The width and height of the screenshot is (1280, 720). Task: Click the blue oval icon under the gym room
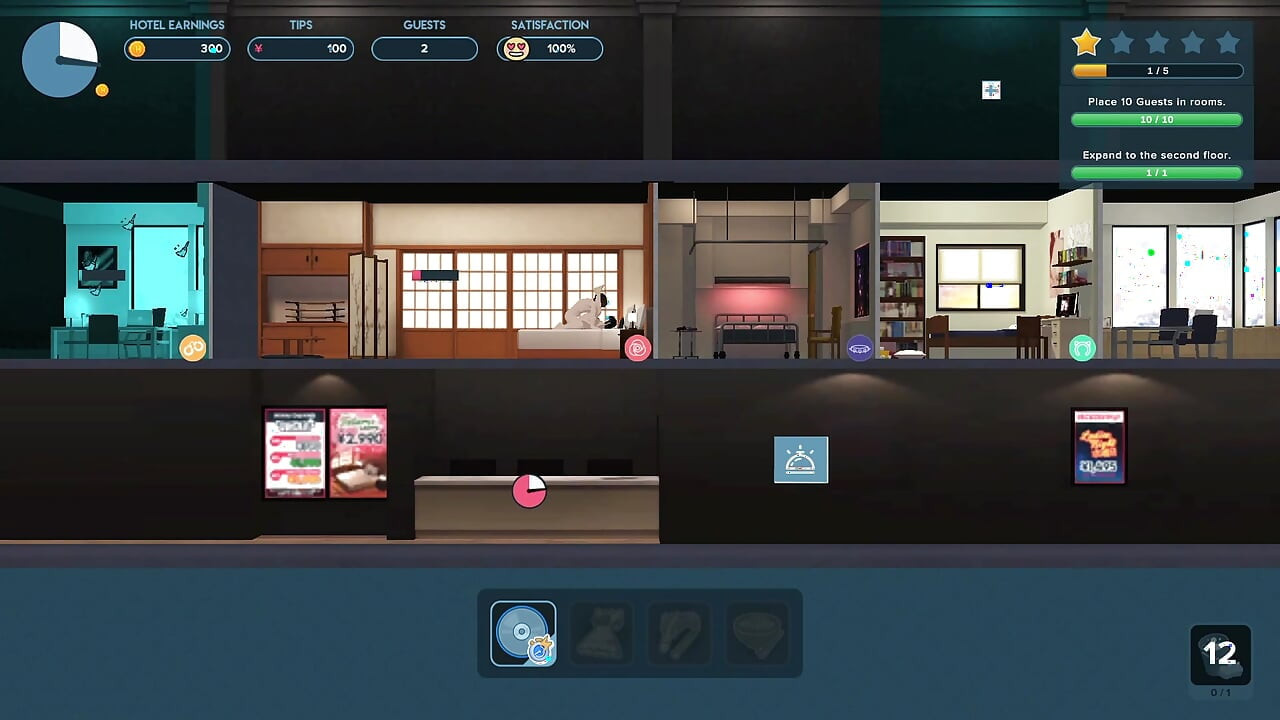858,348
